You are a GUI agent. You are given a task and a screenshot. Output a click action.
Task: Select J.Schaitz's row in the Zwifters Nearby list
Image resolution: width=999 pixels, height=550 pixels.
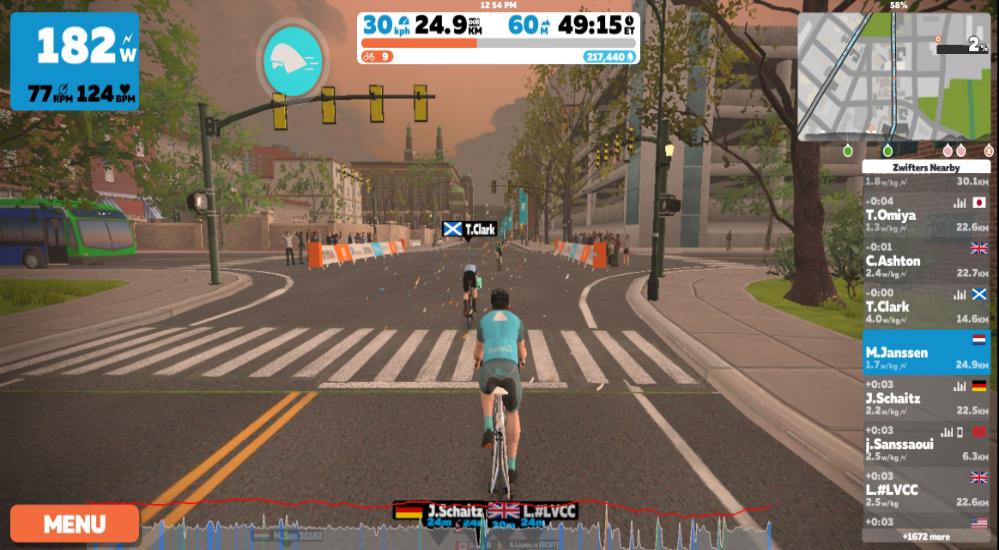(926, 398)
